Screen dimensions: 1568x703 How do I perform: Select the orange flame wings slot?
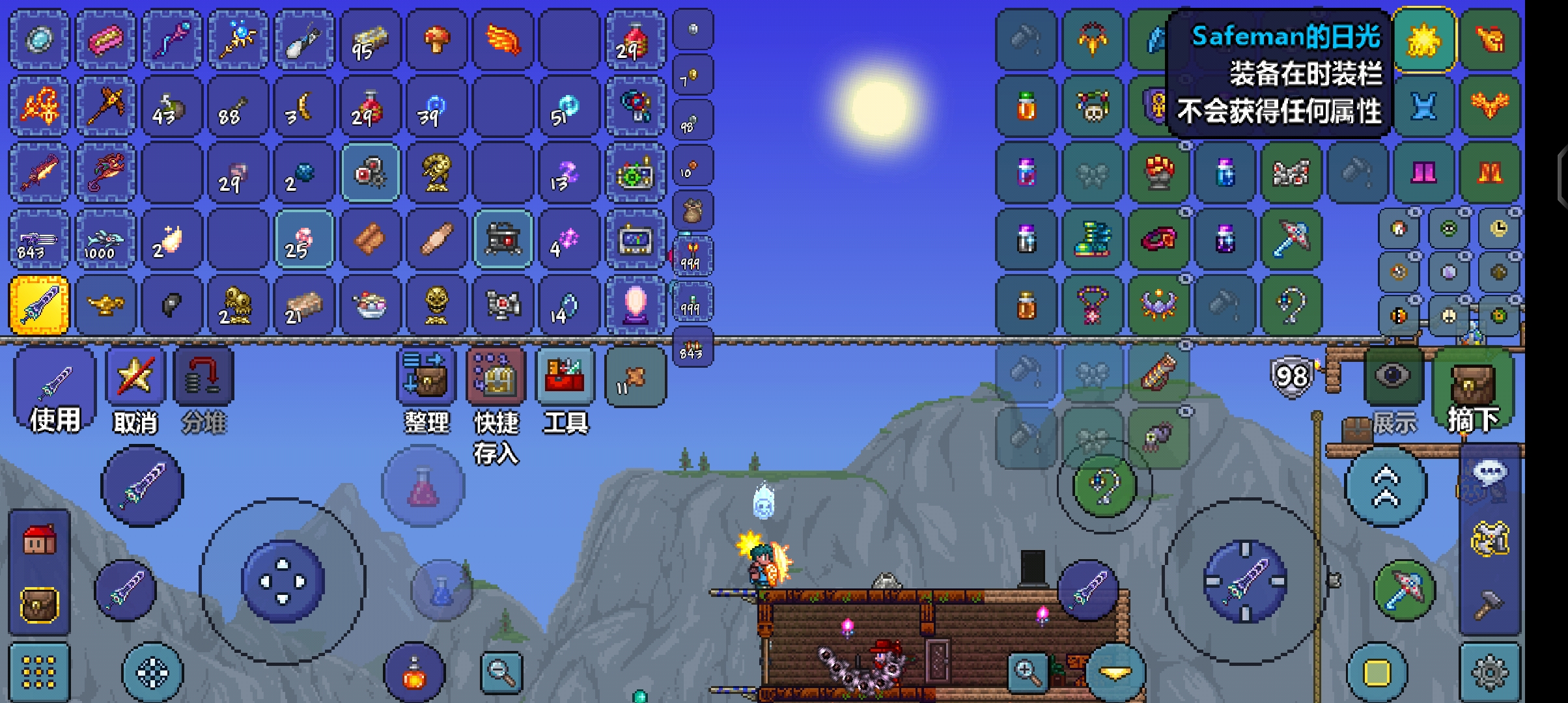coord(503,40)
